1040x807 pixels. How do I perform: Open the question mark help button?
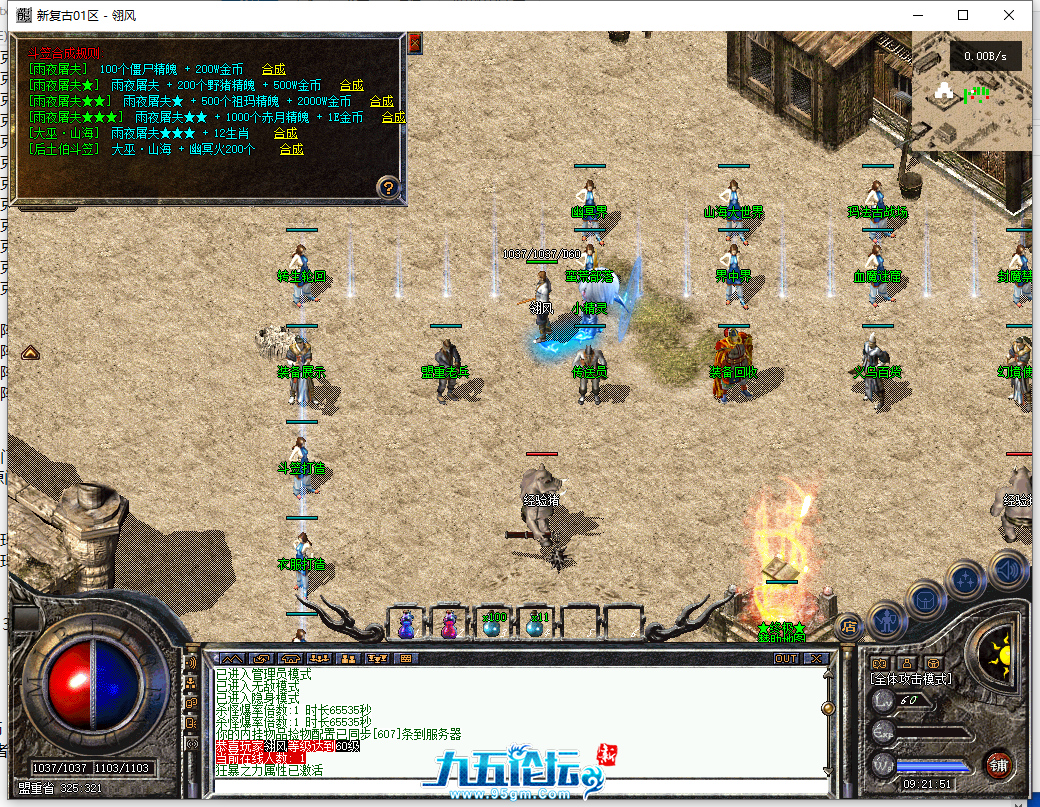pos(389,187)
